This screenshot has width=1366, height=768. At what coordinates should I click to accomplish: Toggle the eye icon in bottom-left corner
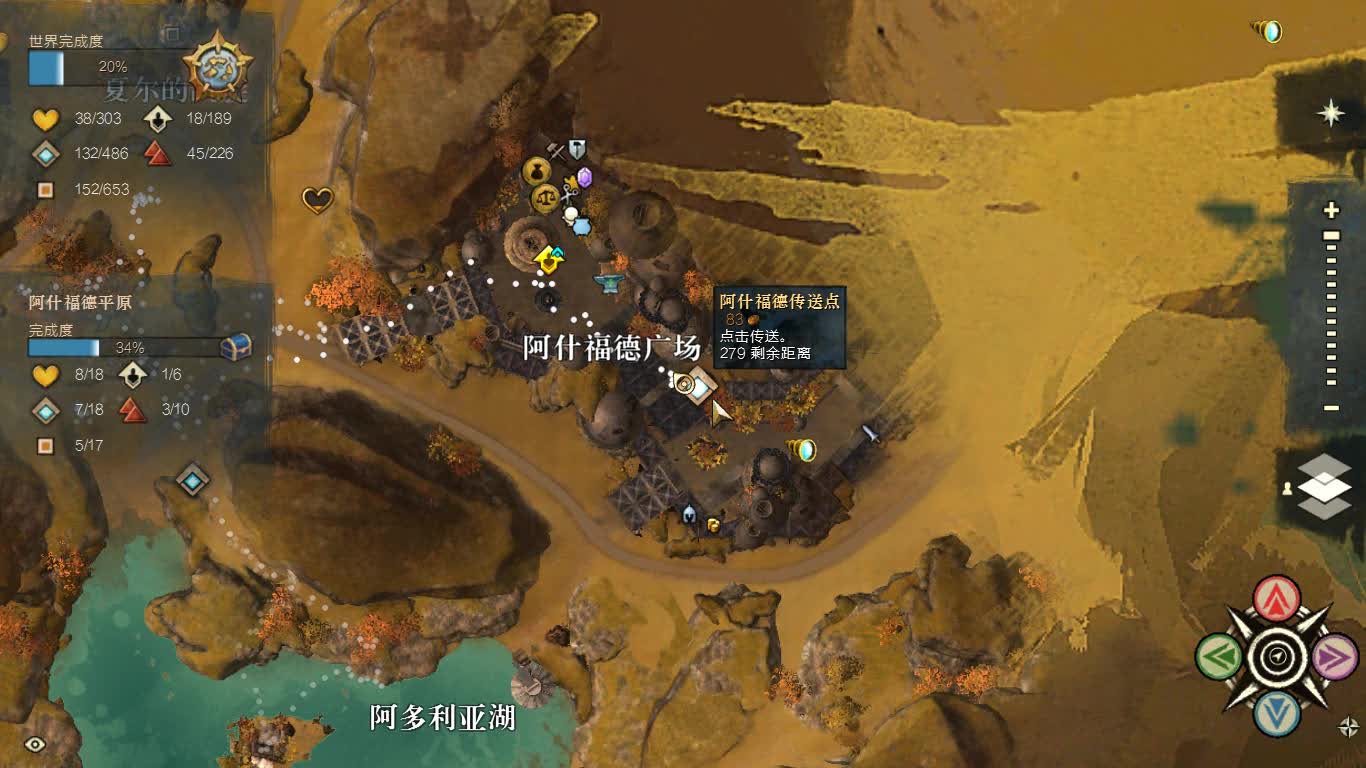point(37,742)
